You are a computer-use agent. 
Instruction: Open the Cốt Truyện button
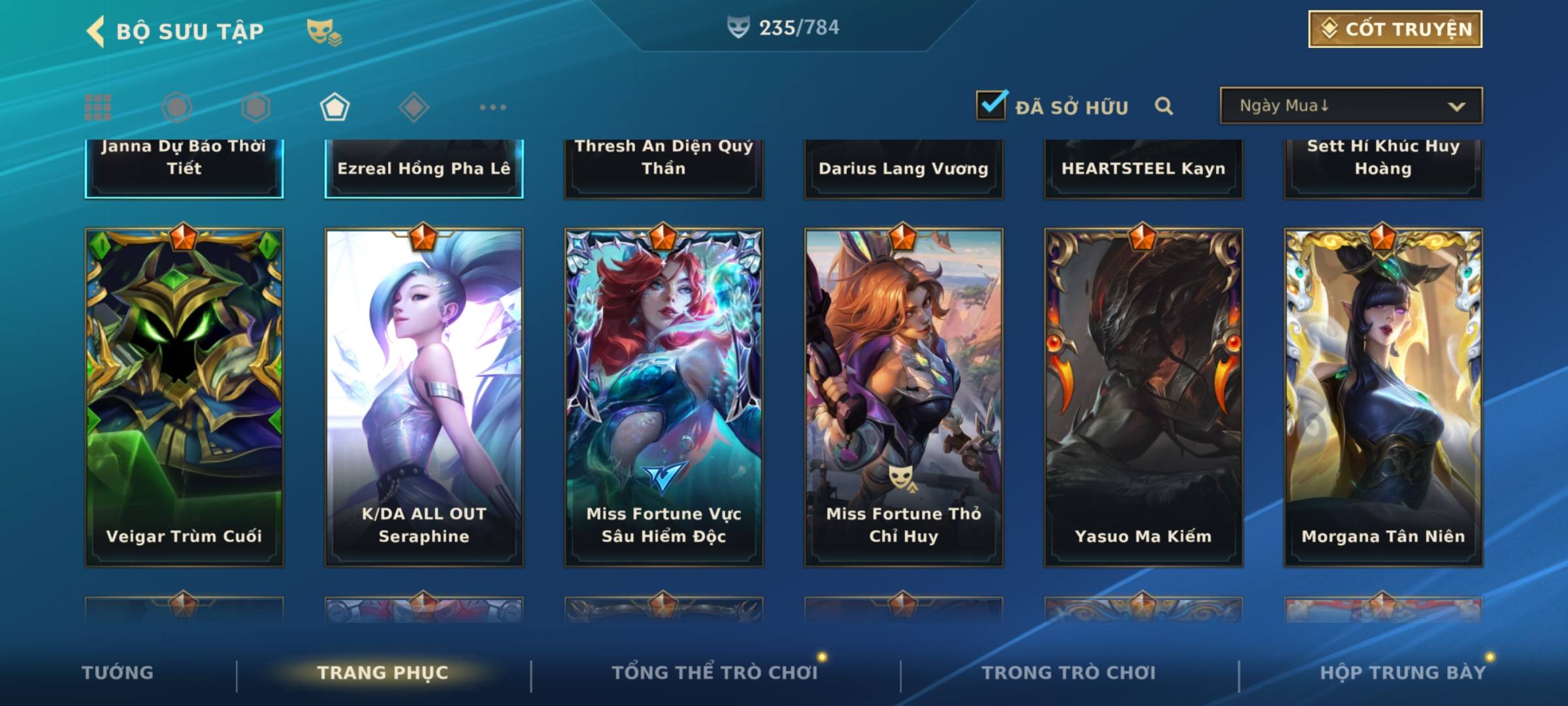pos(1395,29)
